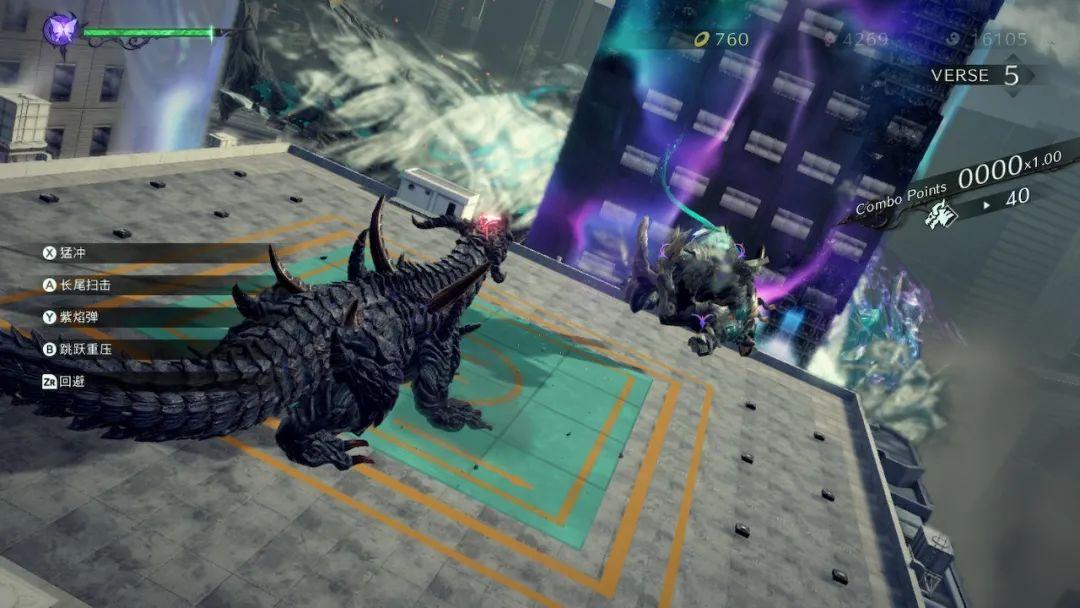Click the golden halo currency icon
The width and height of the screenshot is (1080, 608).
click(x=702, y=40)
